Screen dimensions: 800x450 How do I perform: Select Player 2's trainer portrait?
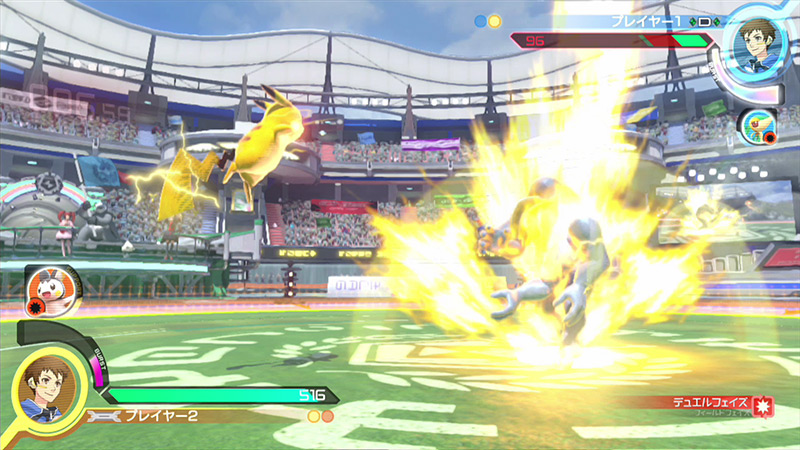click(43, 388)
